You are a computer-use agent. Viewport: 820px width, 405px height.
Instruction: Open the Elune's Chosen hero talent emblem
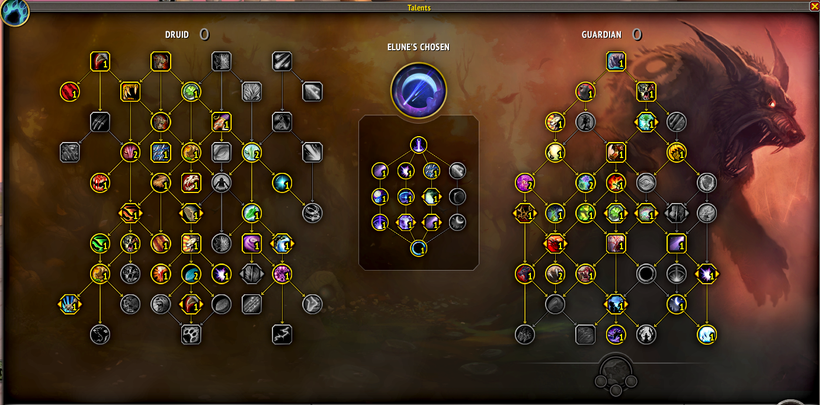pyautogui.click(x=418, y=87)
